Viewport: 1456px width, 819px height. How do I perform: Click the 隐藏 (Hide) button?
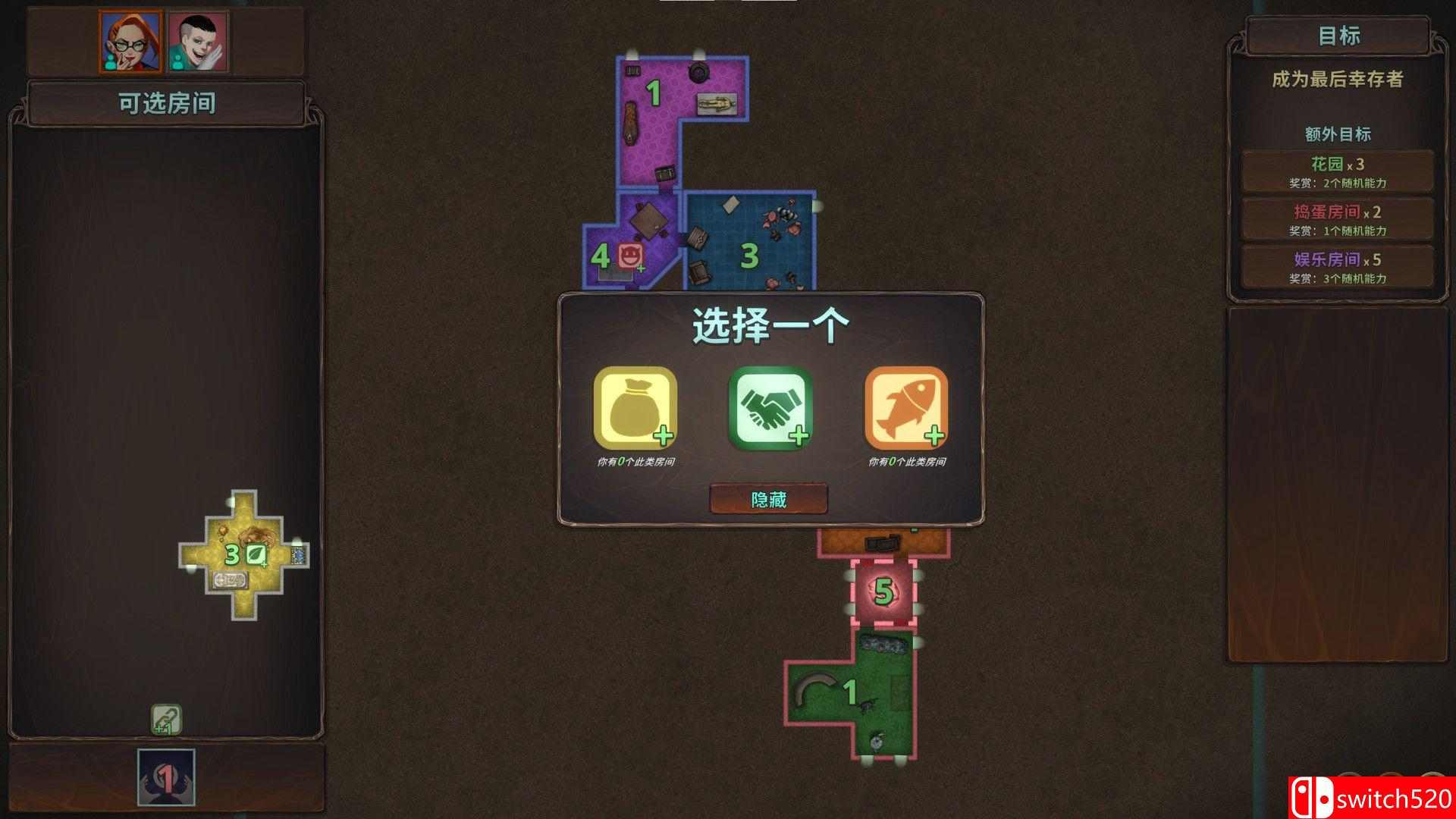[767, 499]
